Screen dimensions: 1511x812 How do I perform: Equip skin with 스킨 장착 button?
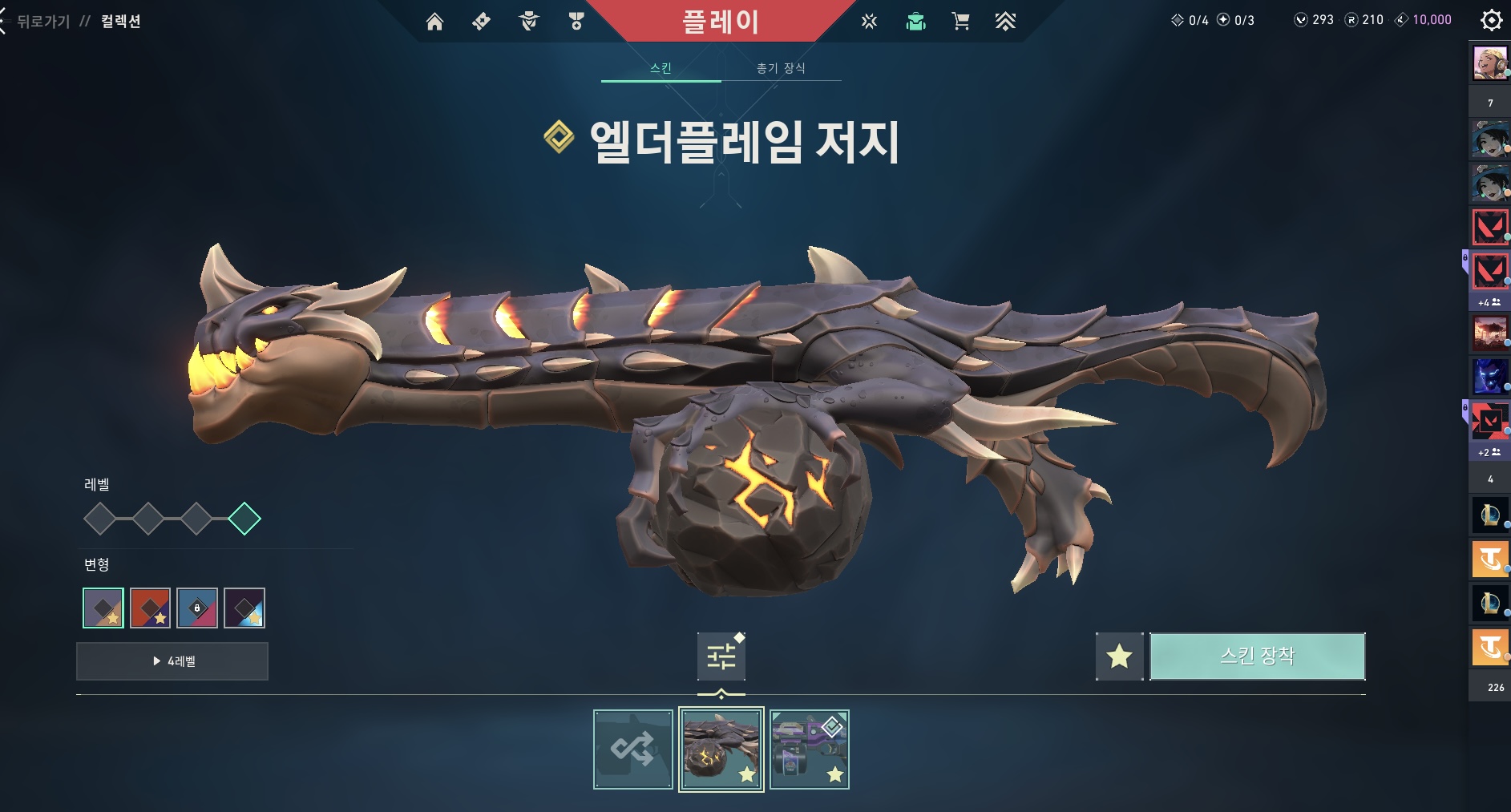1257,656
